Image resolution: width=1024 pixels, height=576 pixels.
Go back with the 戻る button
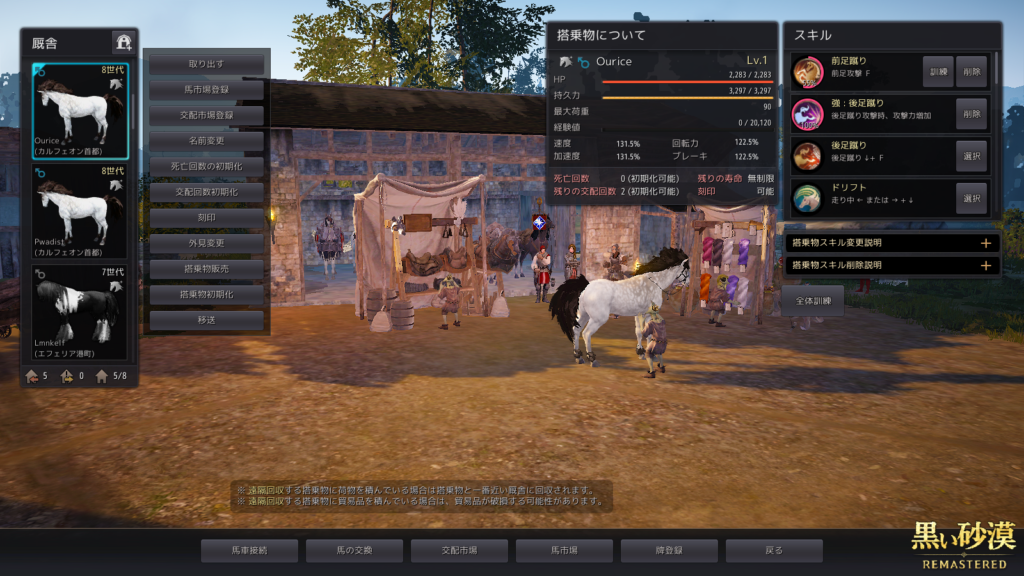coord(774,550)
